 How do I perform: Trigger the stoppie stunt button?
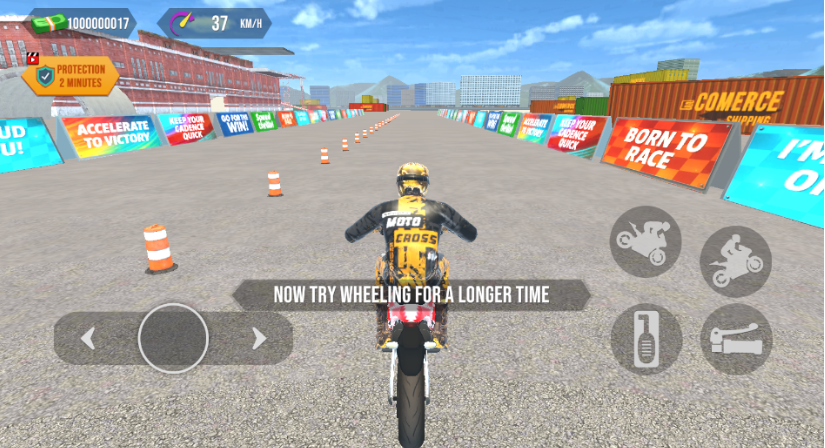pos(646,241)
